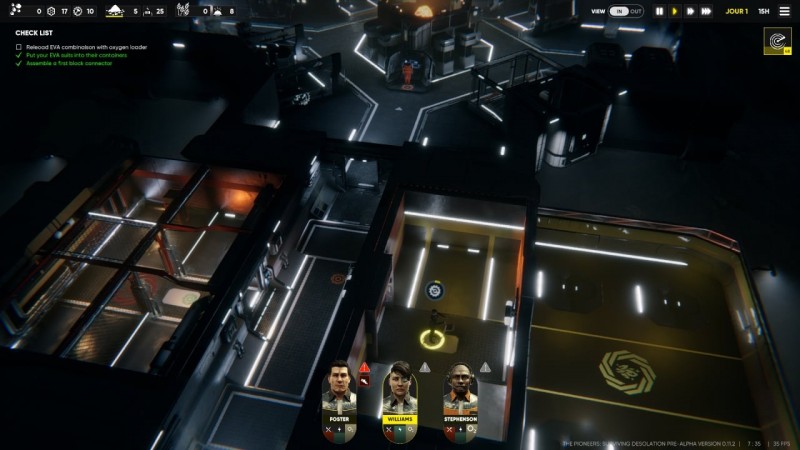
Task: Open the Check List objectives header
Action: pos(34,33)
